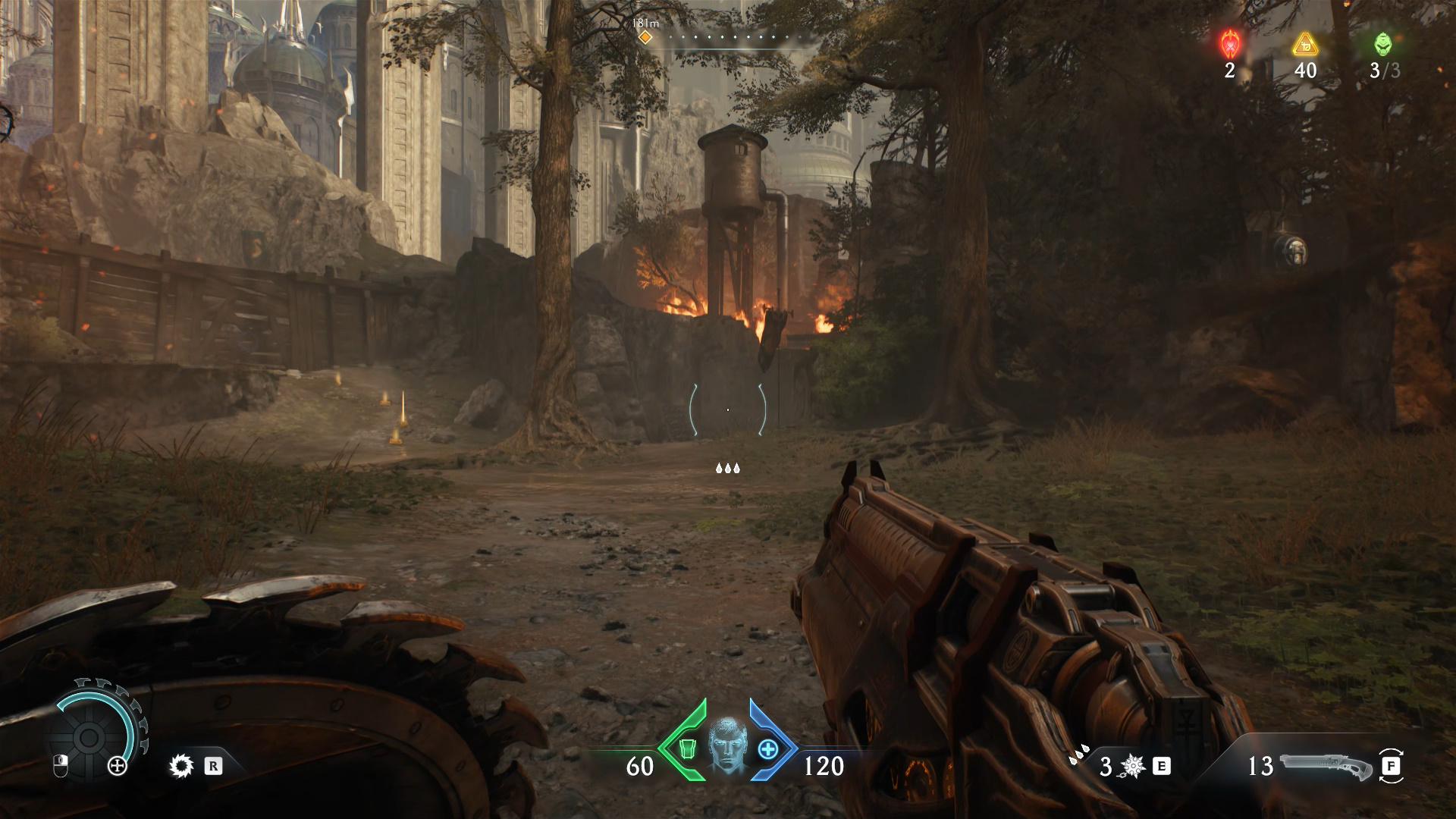
Task: Click the green Slayer helmet icon
Action: (x=1383, y=44)
